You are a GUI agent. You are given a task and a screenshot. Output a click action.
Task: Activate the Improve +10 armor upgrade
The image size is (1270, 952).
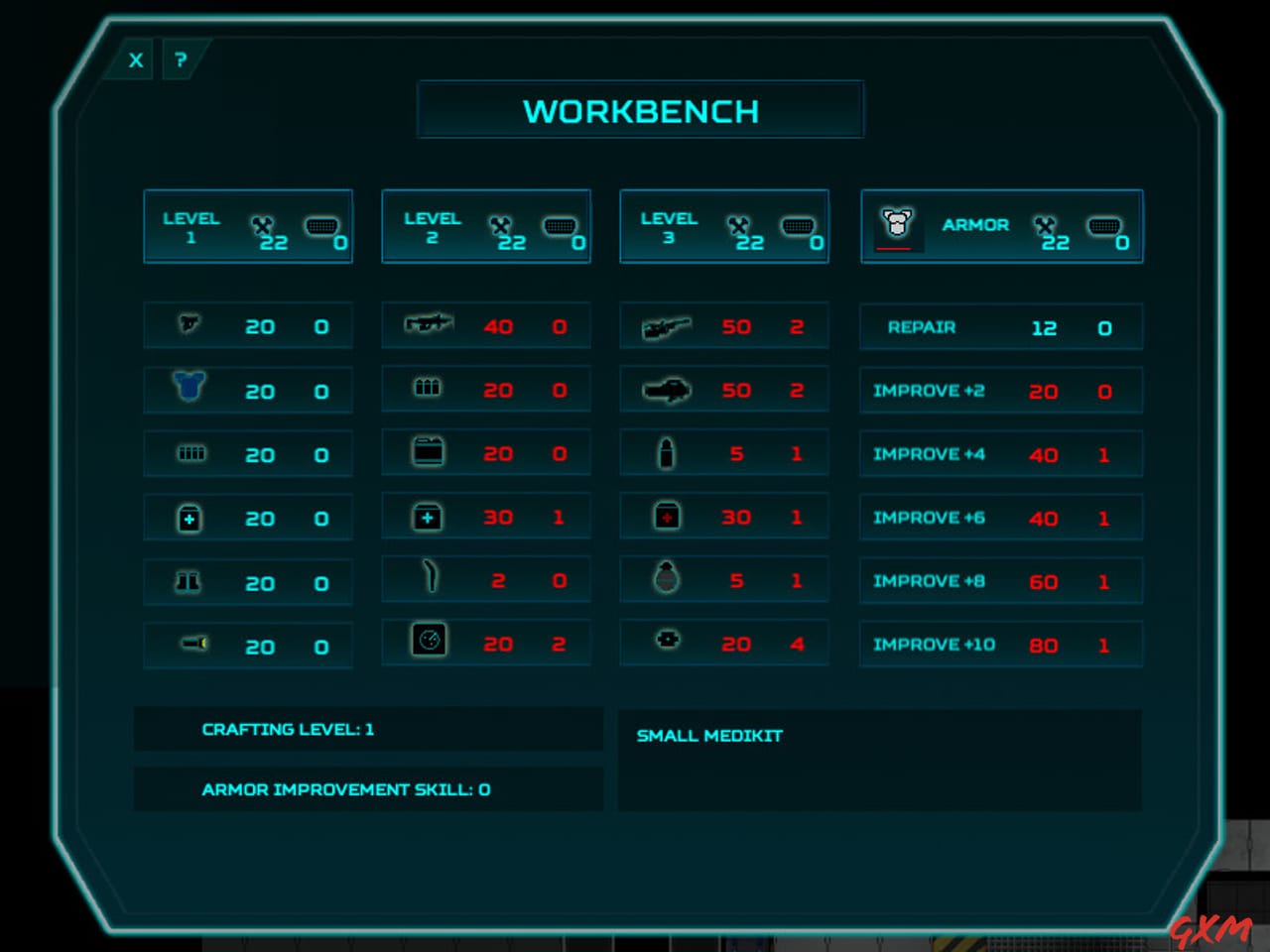point(1001,644)
